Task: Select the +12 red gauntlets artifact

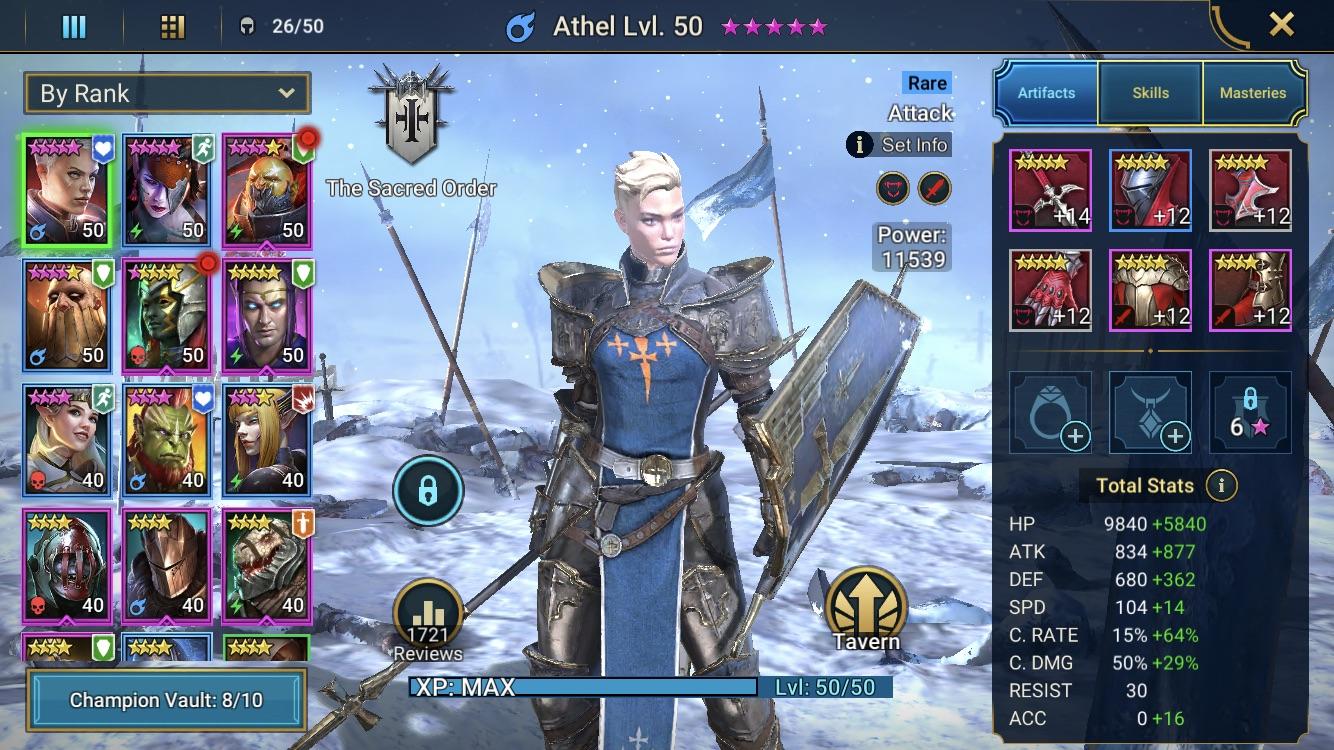Action: click(1050, 291)
